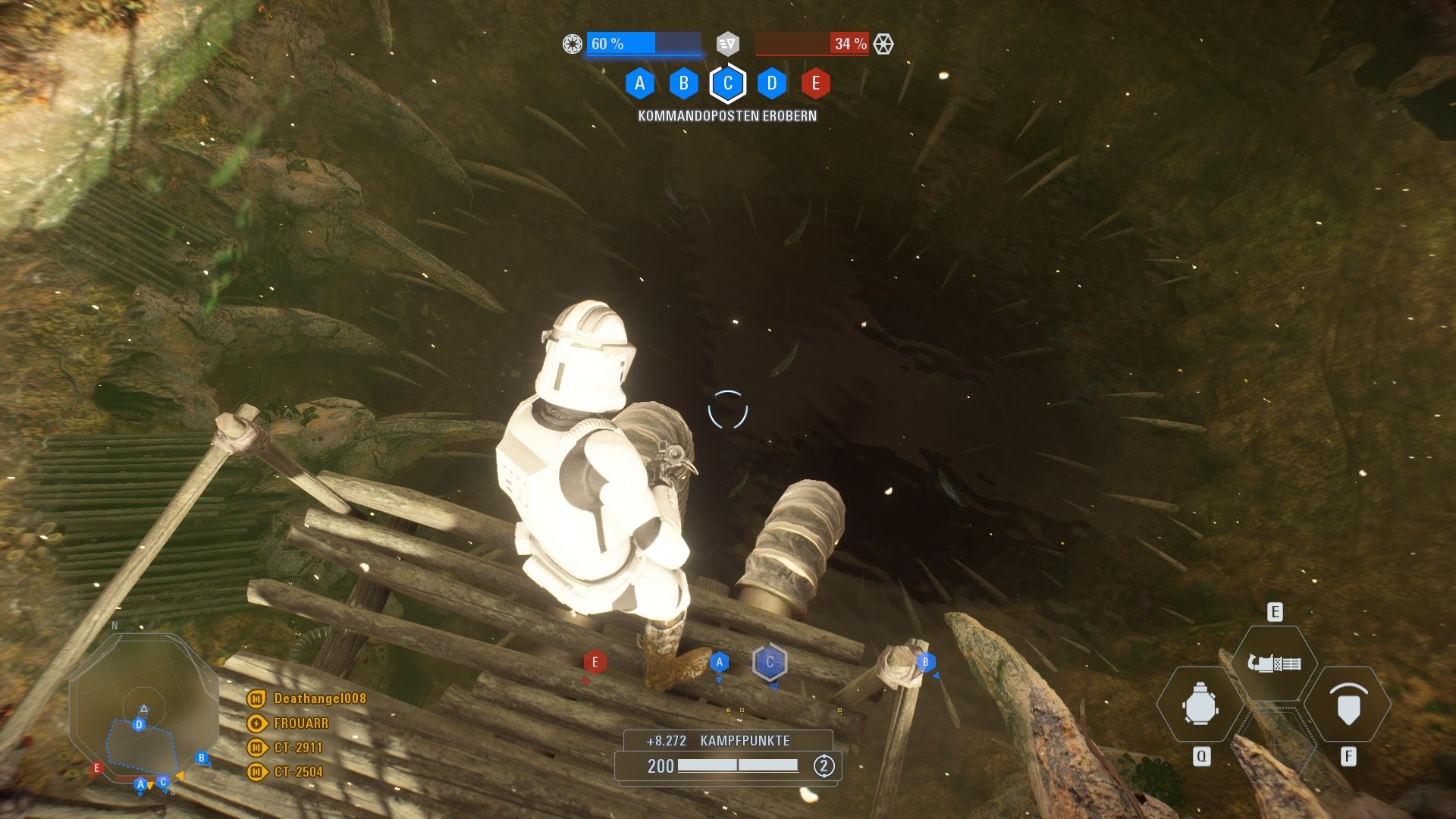The height and width of the screenshot is (819, 1456).
Task: Select the blaster turret ability in E hexagon
Action: coord(1276,664)
